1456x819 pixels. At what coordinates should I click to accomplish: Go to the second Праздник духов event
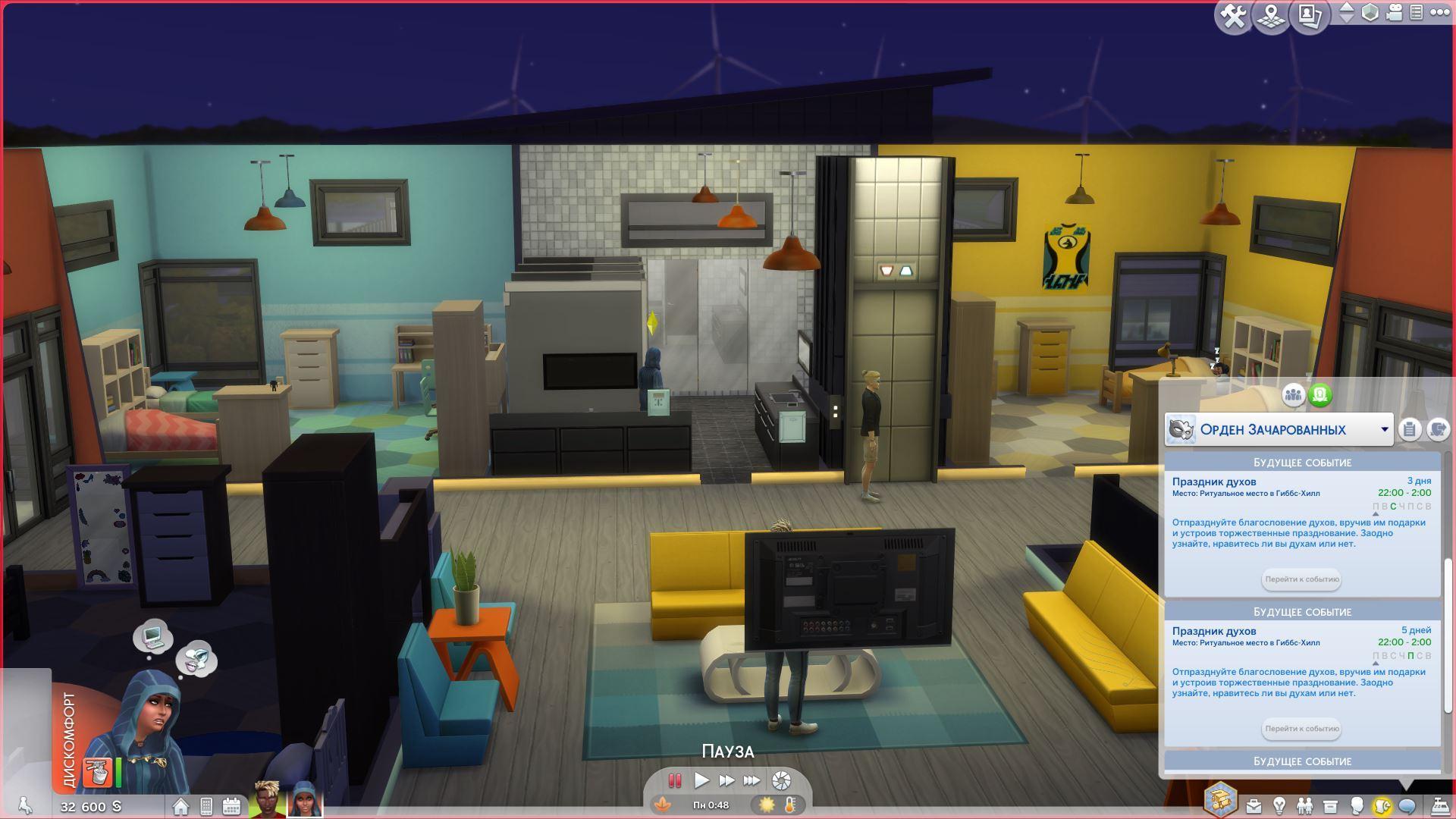1301,729
